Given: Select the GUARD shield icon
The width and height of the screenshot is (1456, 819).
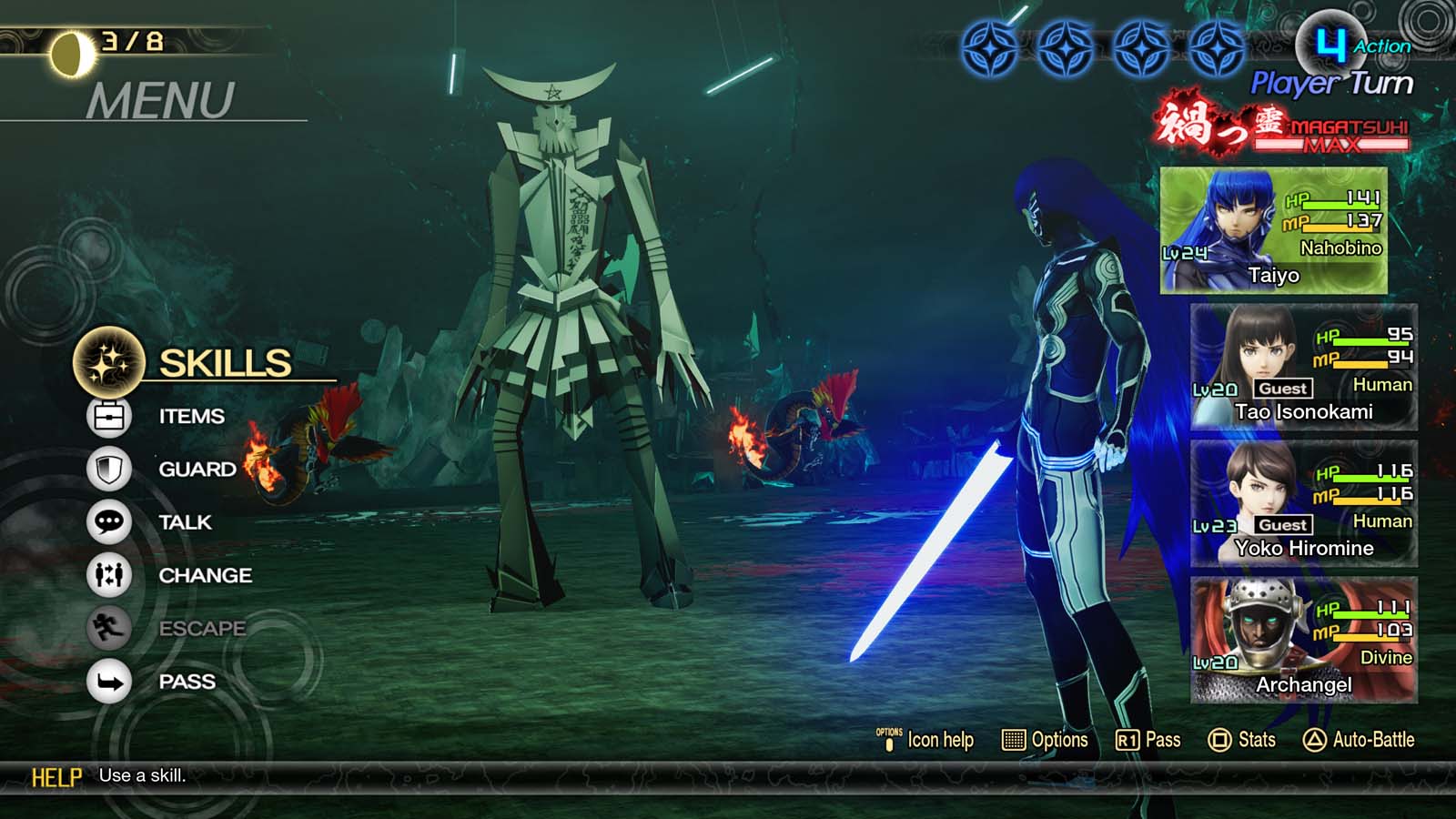Looking at the screenshot, I should pos(106,469).
